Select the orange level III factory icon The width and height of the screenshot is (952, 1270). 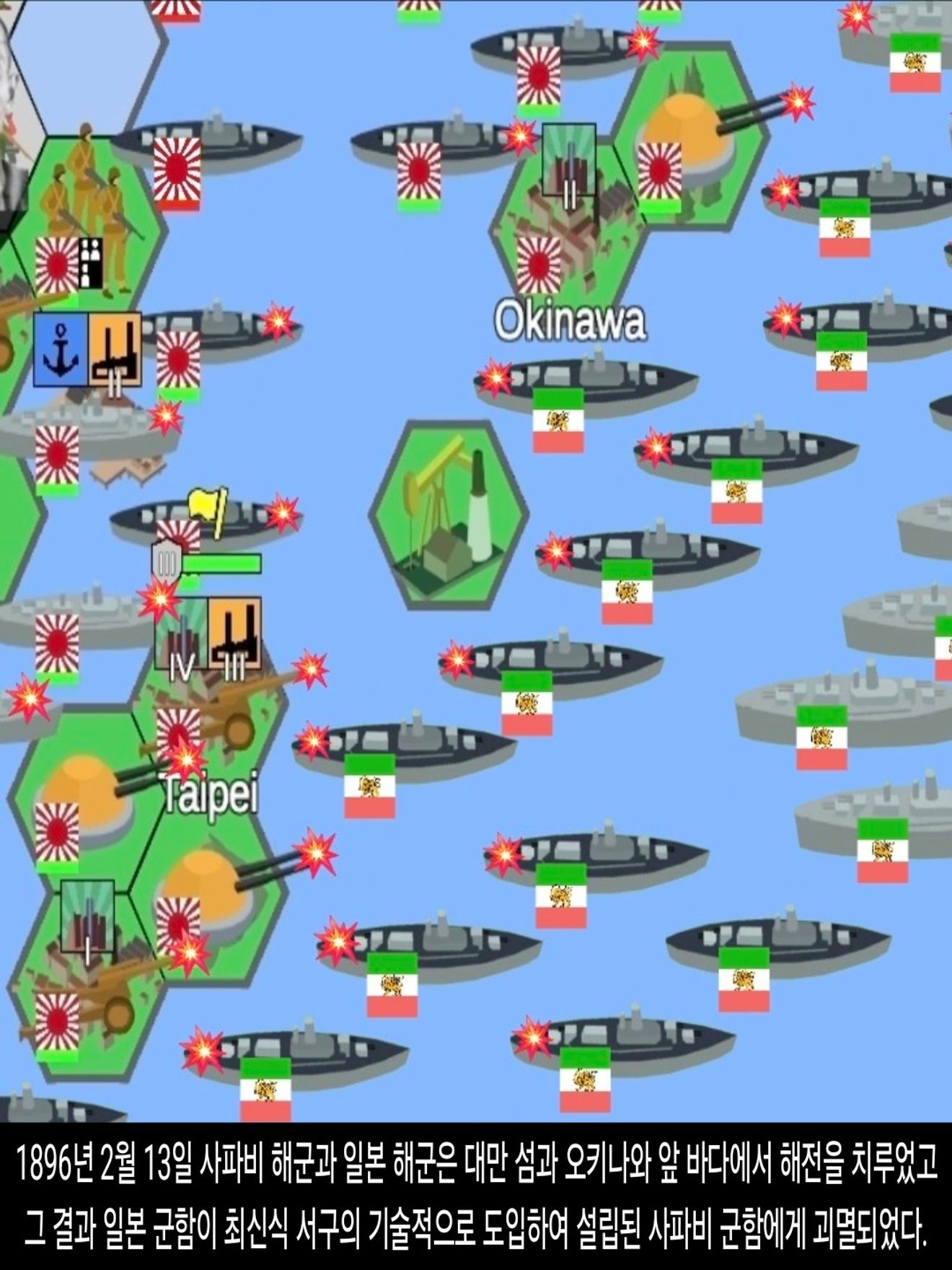click(x=234, y=634)
